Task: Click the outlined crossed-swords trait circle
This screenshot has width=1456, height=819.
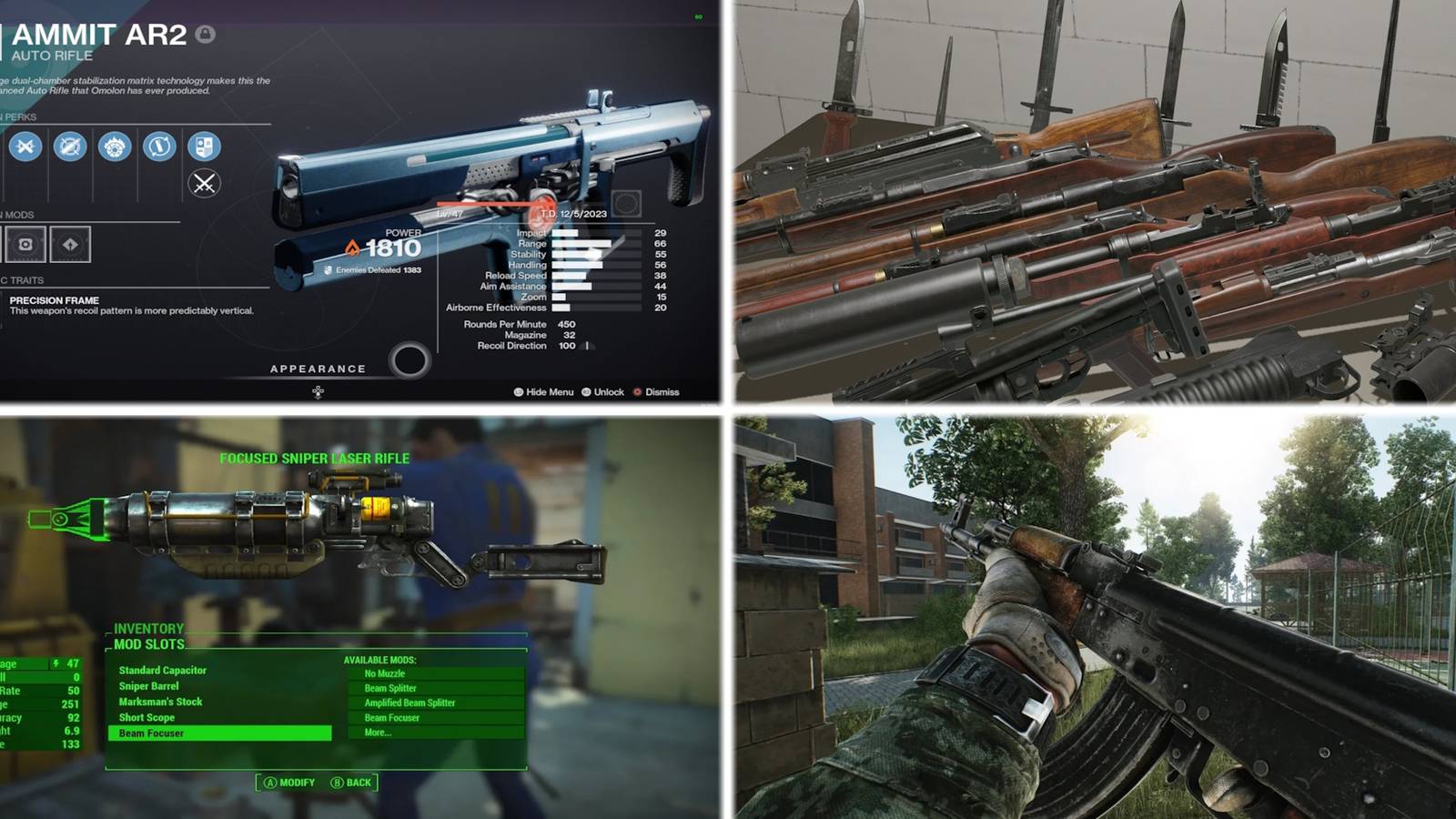Action: (205, 183)
